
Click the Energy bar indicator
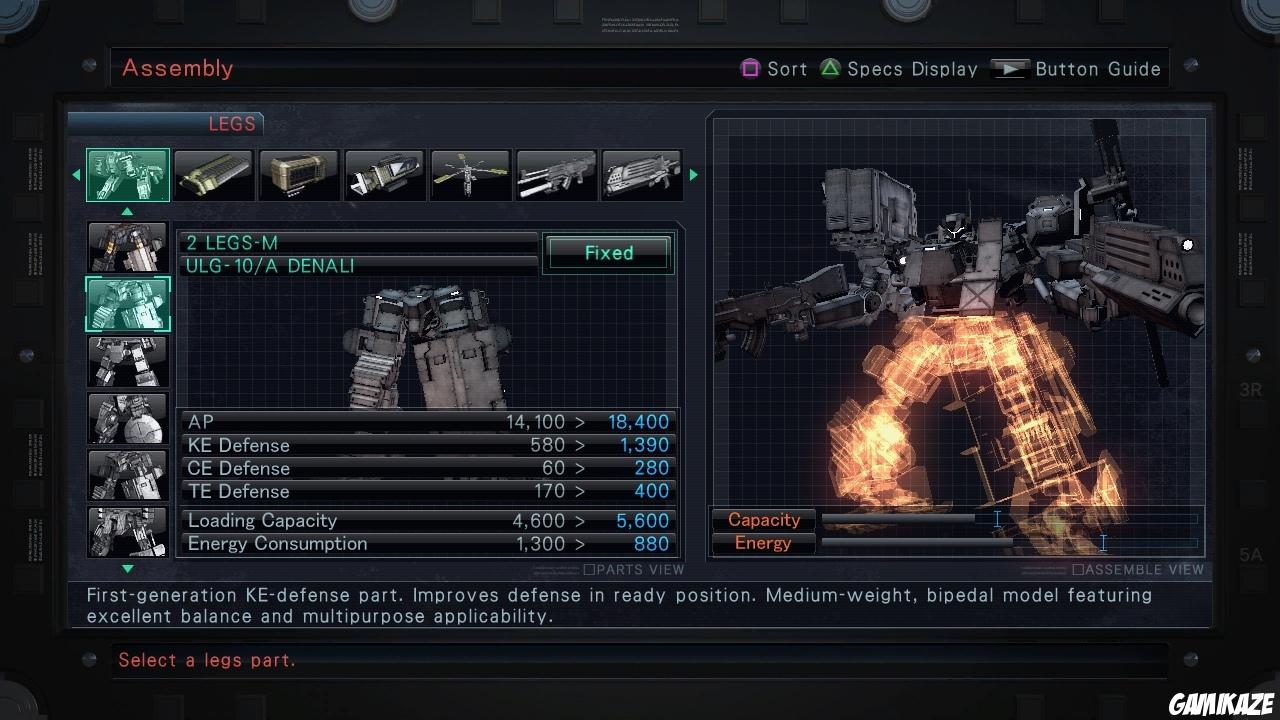coord(1102,543)
